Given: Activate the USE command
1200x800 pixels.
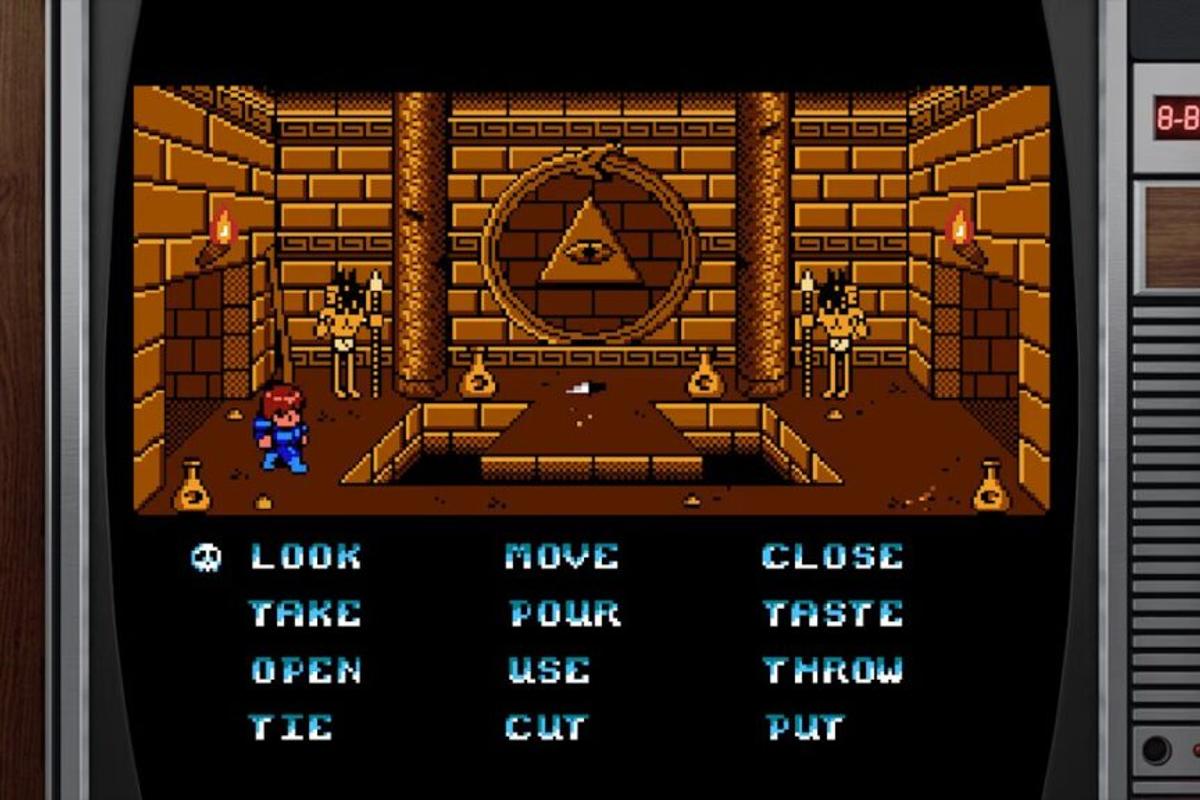Looking at the screenshot, I should (x=549, y=670).
